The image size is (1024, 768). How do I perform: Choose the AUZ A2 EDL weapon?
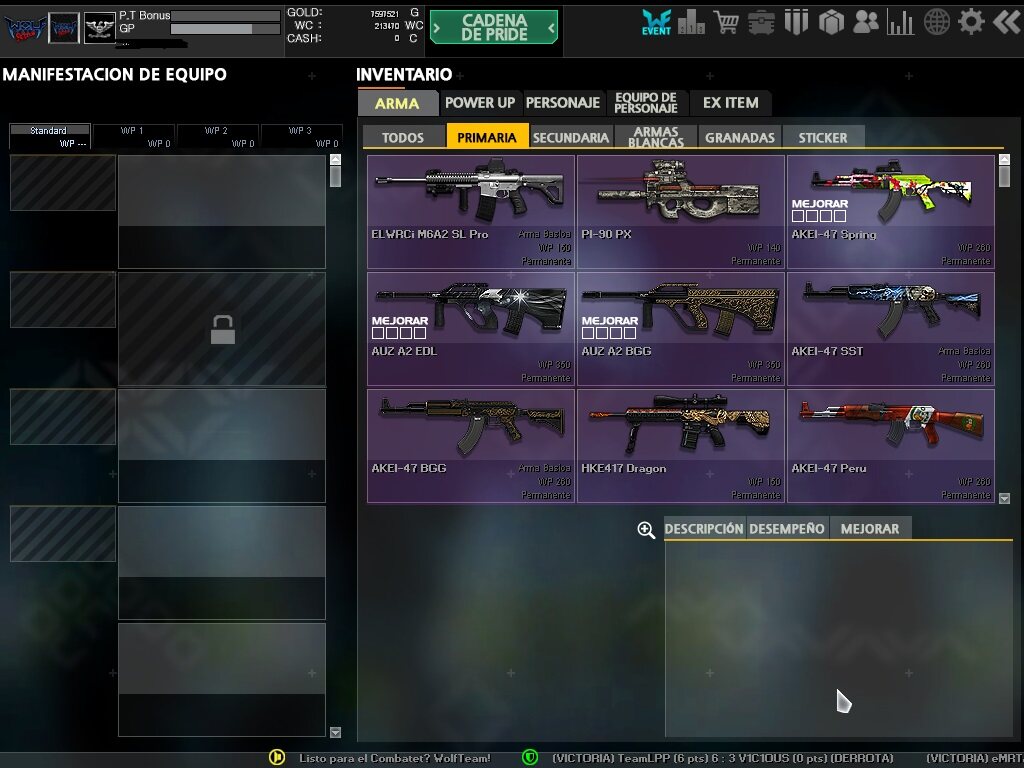point(471,328)
